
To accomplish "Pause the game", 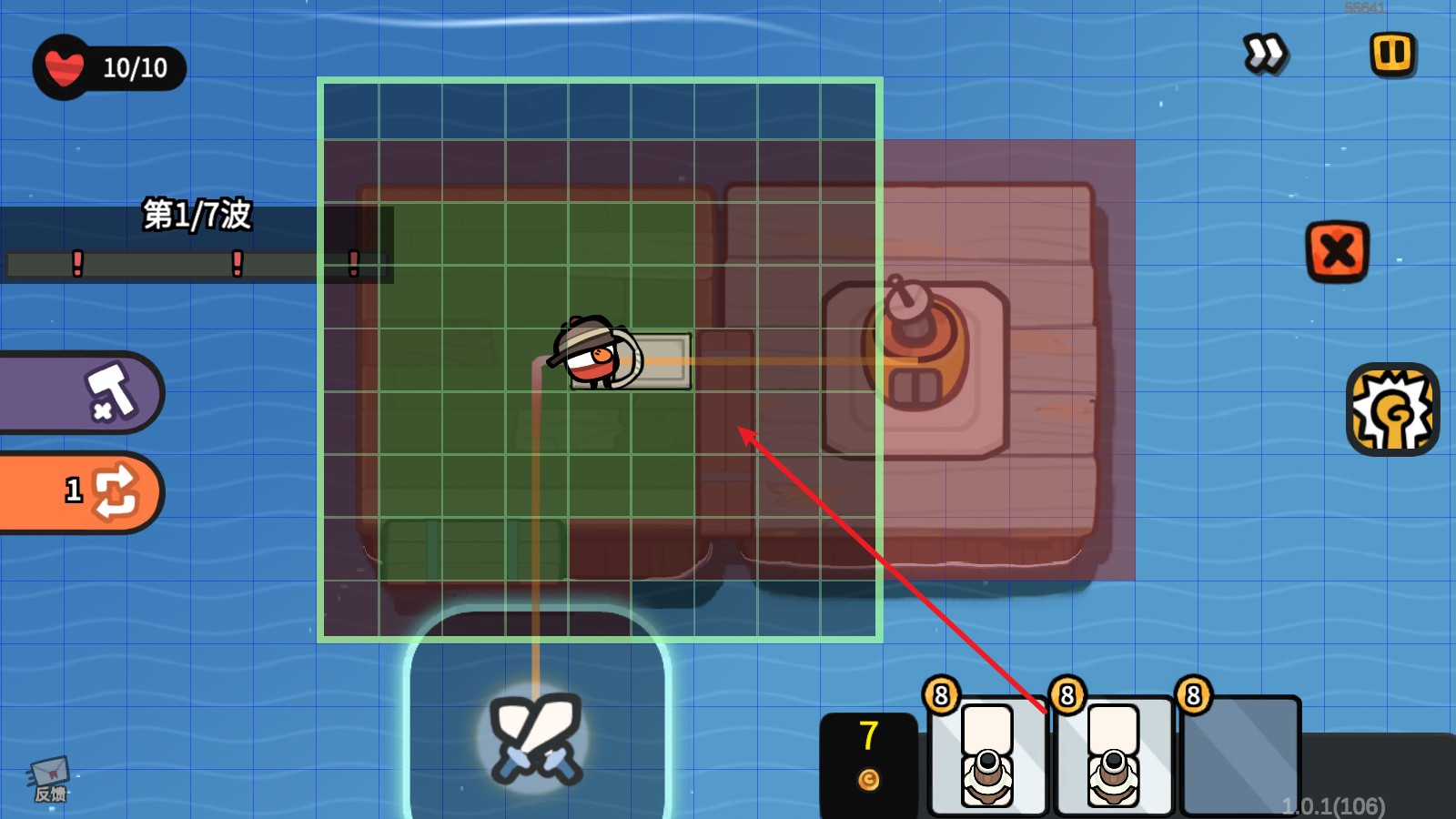I will [1392, 54].
